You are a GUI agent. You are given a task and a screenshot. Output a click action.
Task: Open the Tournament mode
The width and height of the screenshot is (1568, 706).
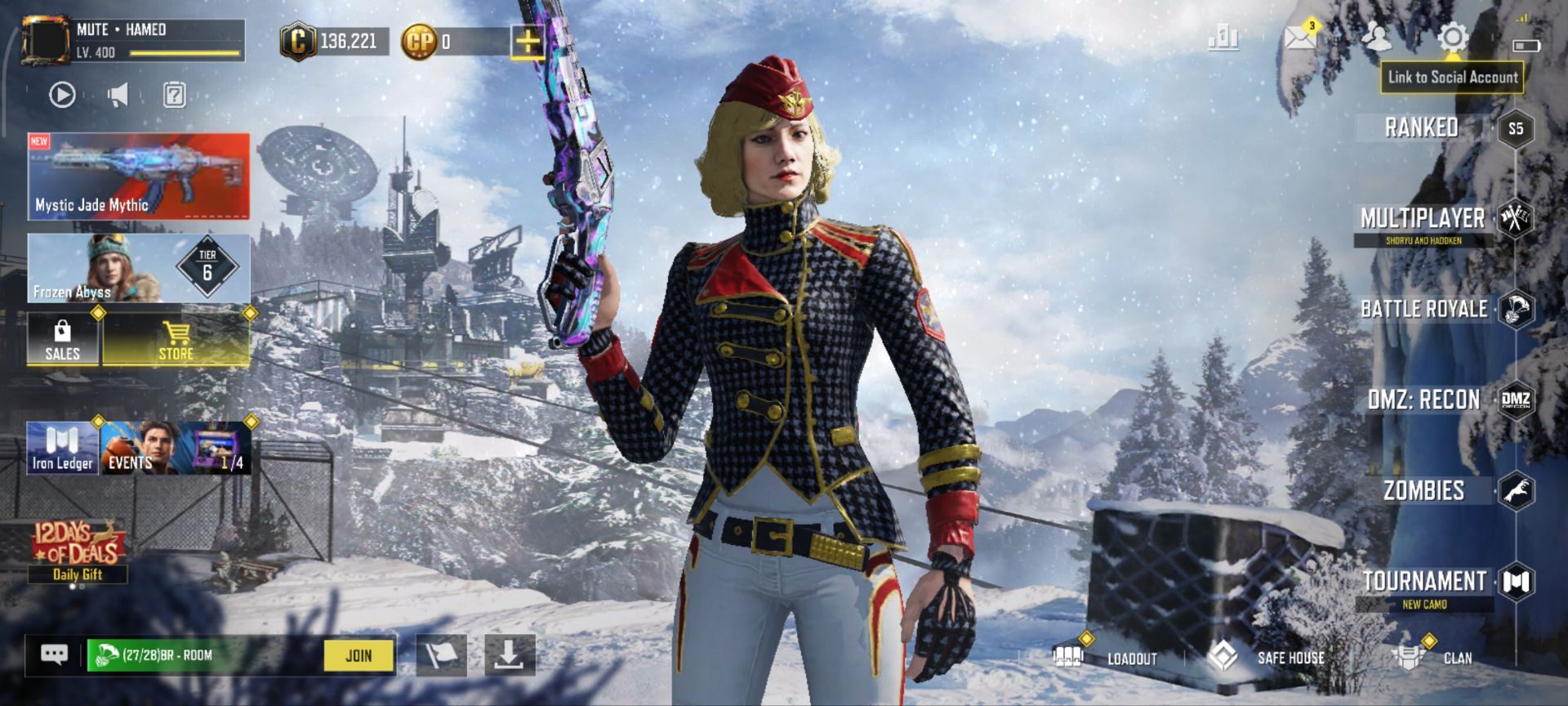1423,581
